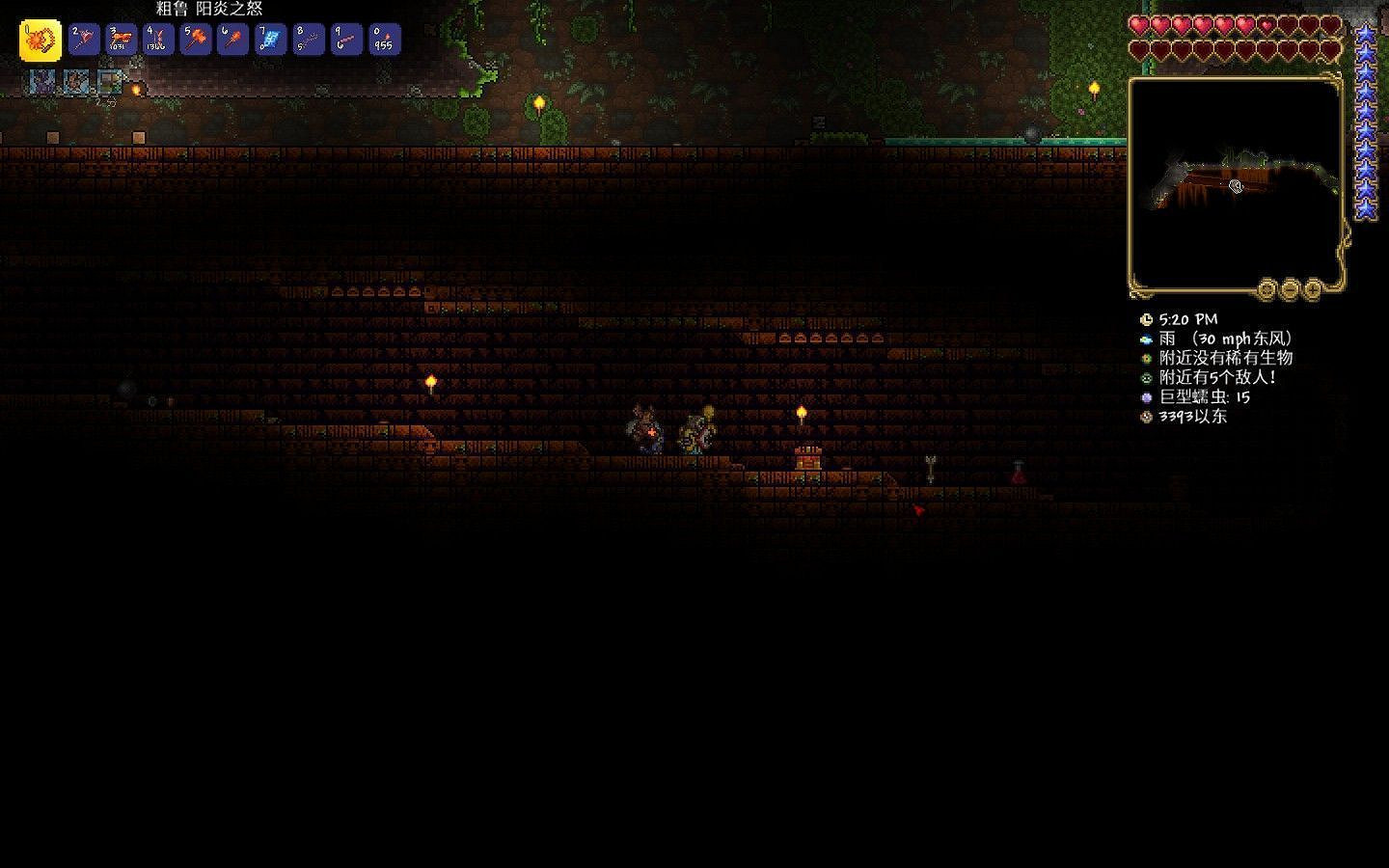
Task: Click the clock icon next to 5:20 PM
Action: tap(1146, 319)
